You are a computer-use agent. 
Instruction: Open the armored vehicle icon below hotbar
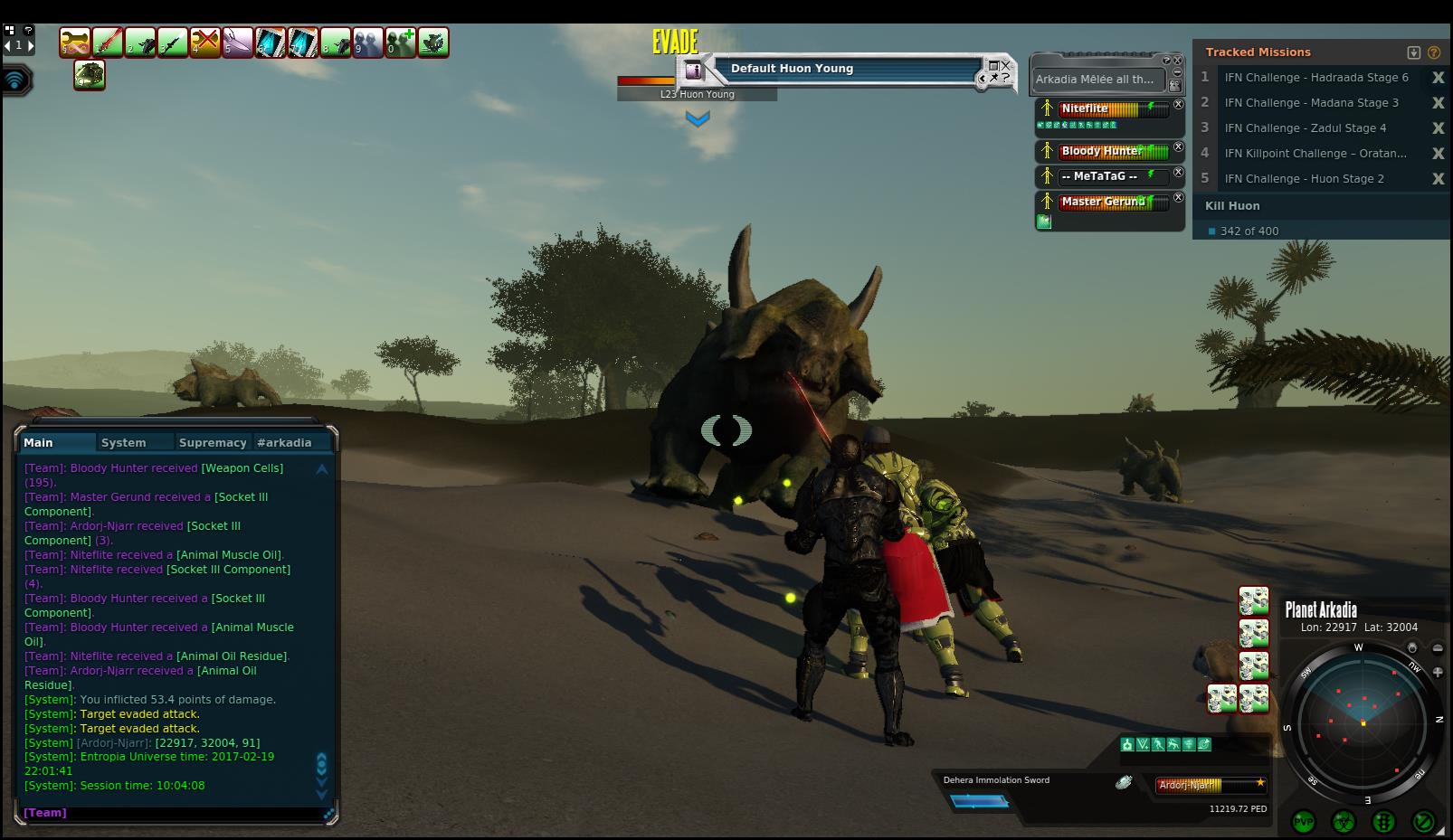click(90, 75)
